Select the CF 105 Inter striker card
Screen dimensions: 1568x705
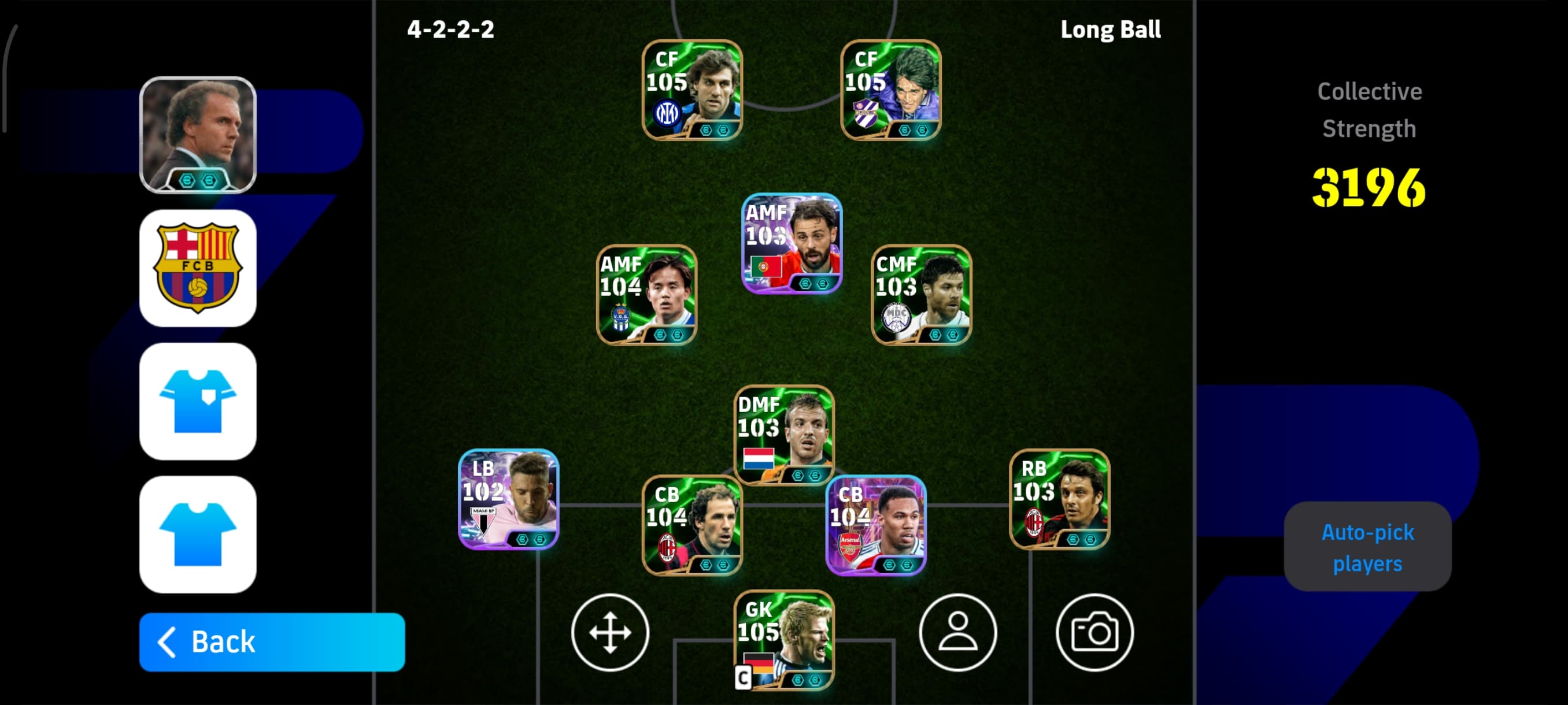click(692, 90)
